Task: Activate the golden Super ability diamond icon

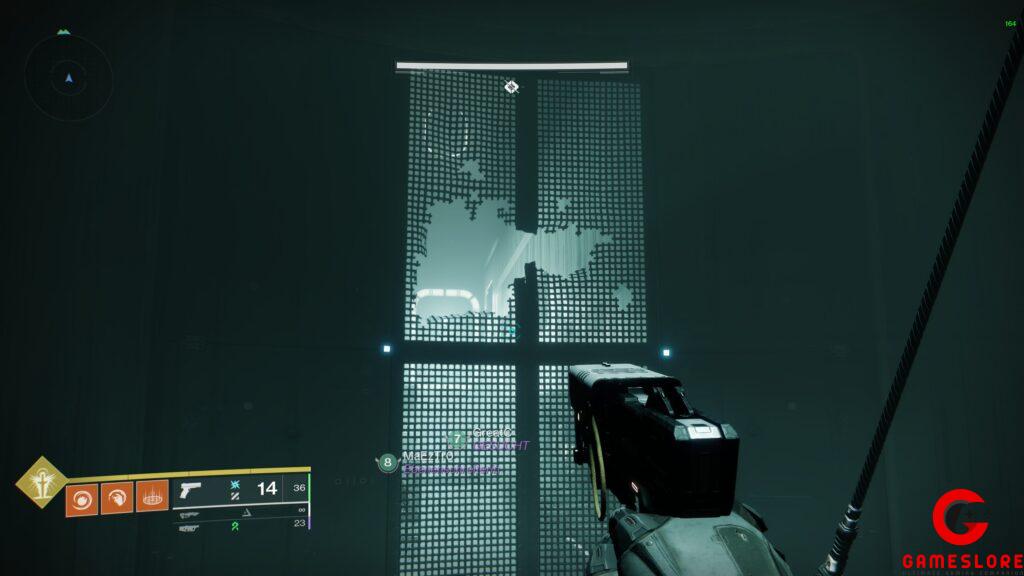Action: coord(40,481)
